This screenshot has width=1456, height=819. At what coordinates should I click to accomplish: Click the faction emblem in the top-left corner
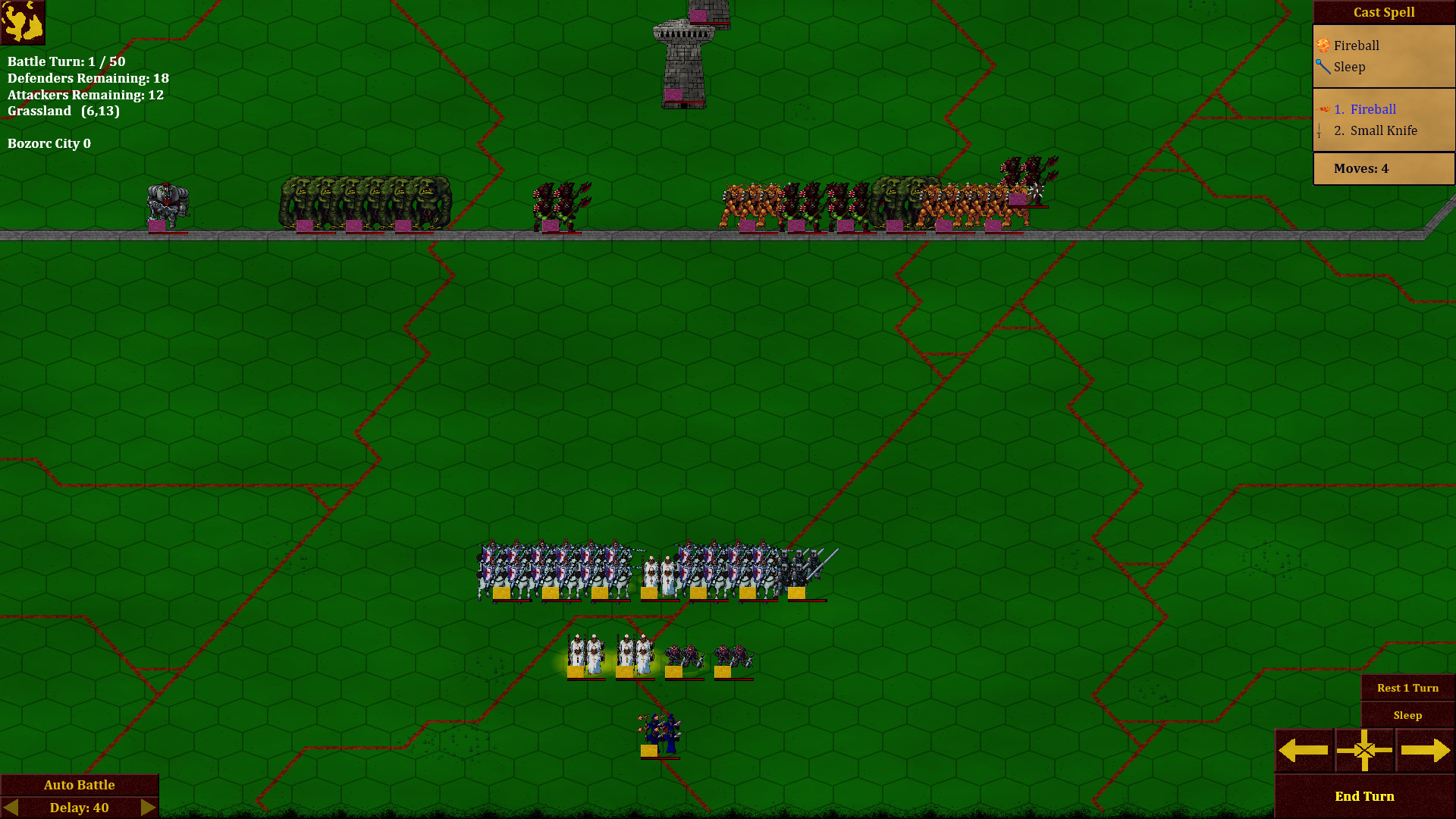pyautogui.click(x=23, y=23)
